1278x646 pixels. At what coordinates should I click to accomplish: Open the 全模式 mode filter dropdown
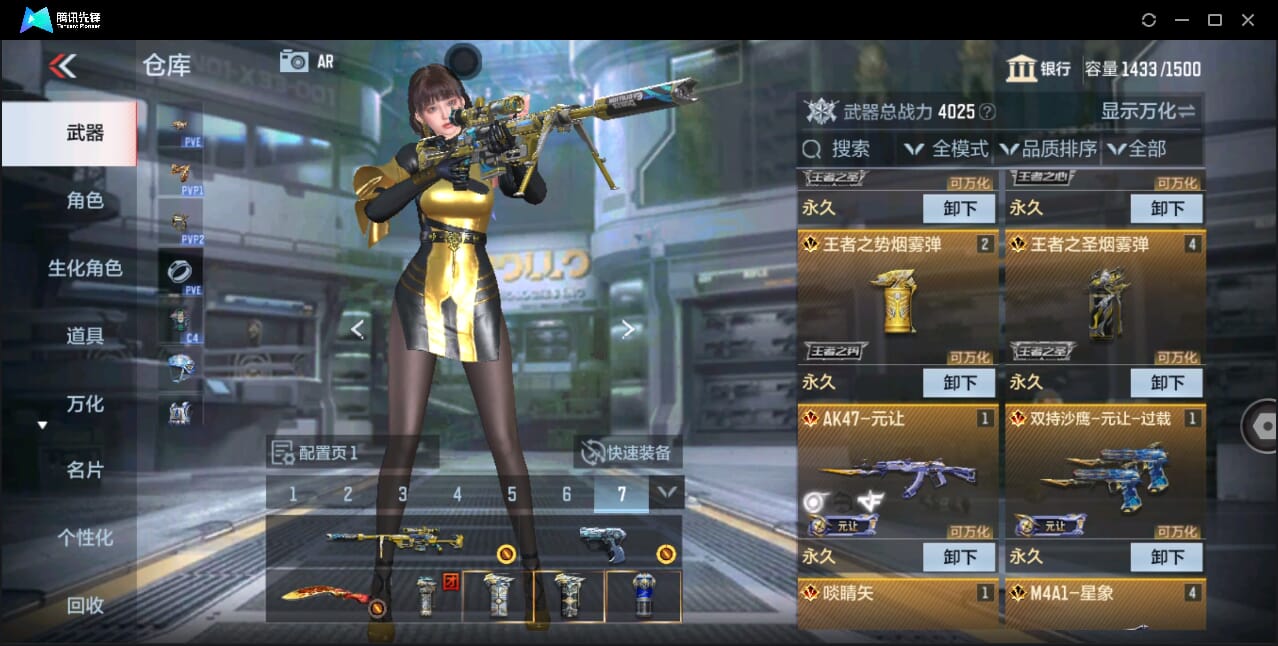(x=946, y=149)
